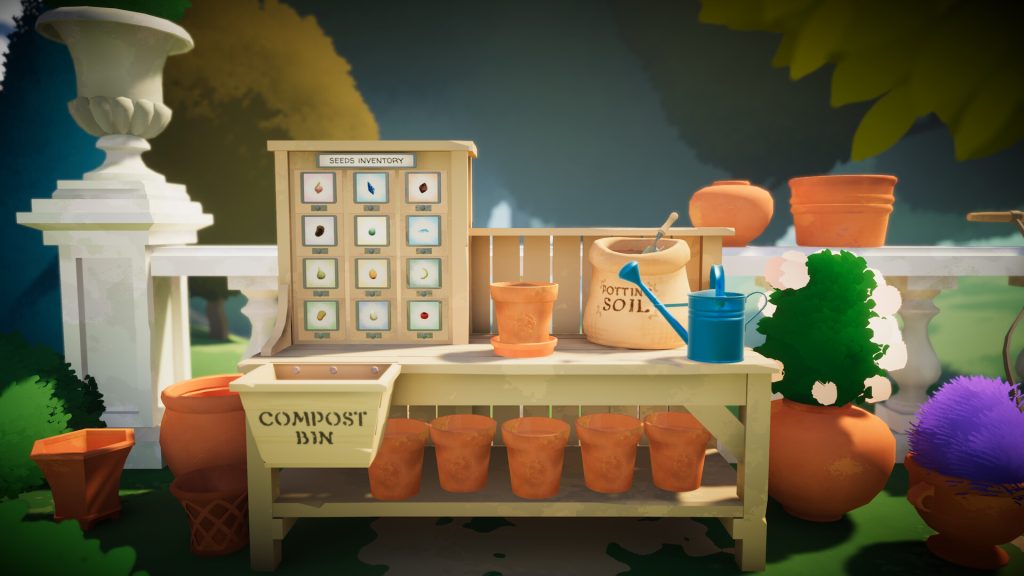Select the yellow crescent-shaped seed

[423, 272]
